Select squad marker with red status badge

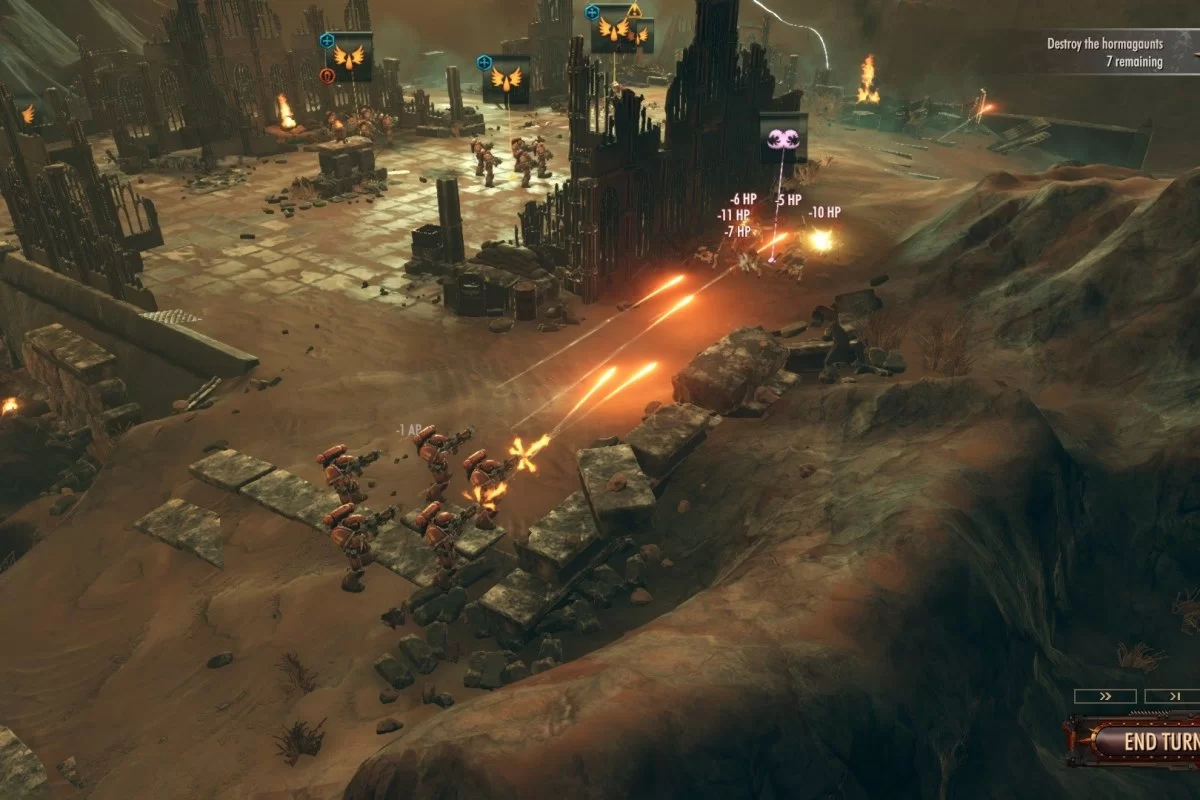pyautogui.click(x=348, y=57)
